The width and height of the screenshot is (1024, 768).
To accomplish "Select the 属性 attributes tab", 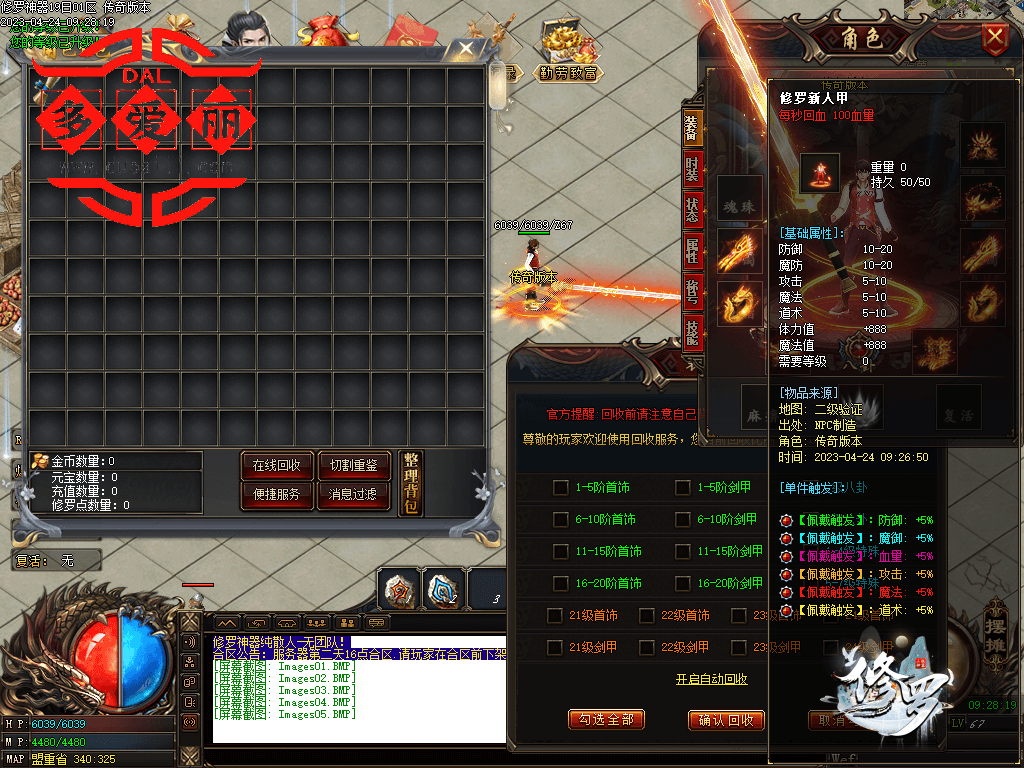I will pos(692,254).
